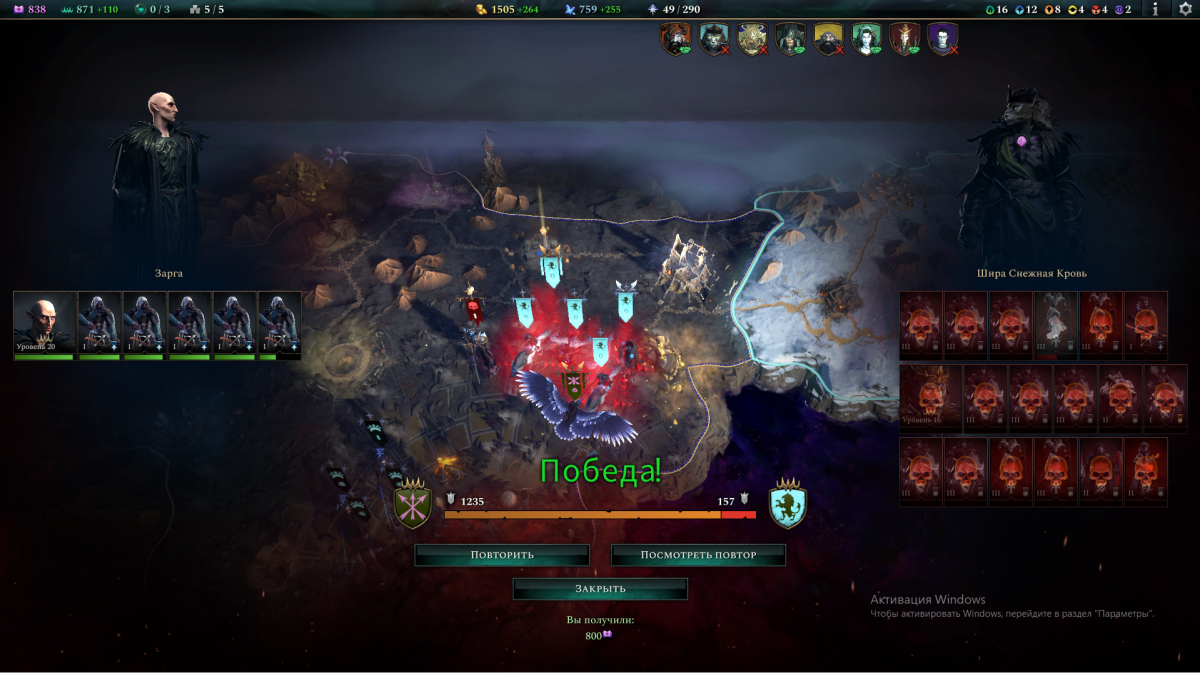
Task: Select the pale ruler portrait on purple background
Action: 942,39
